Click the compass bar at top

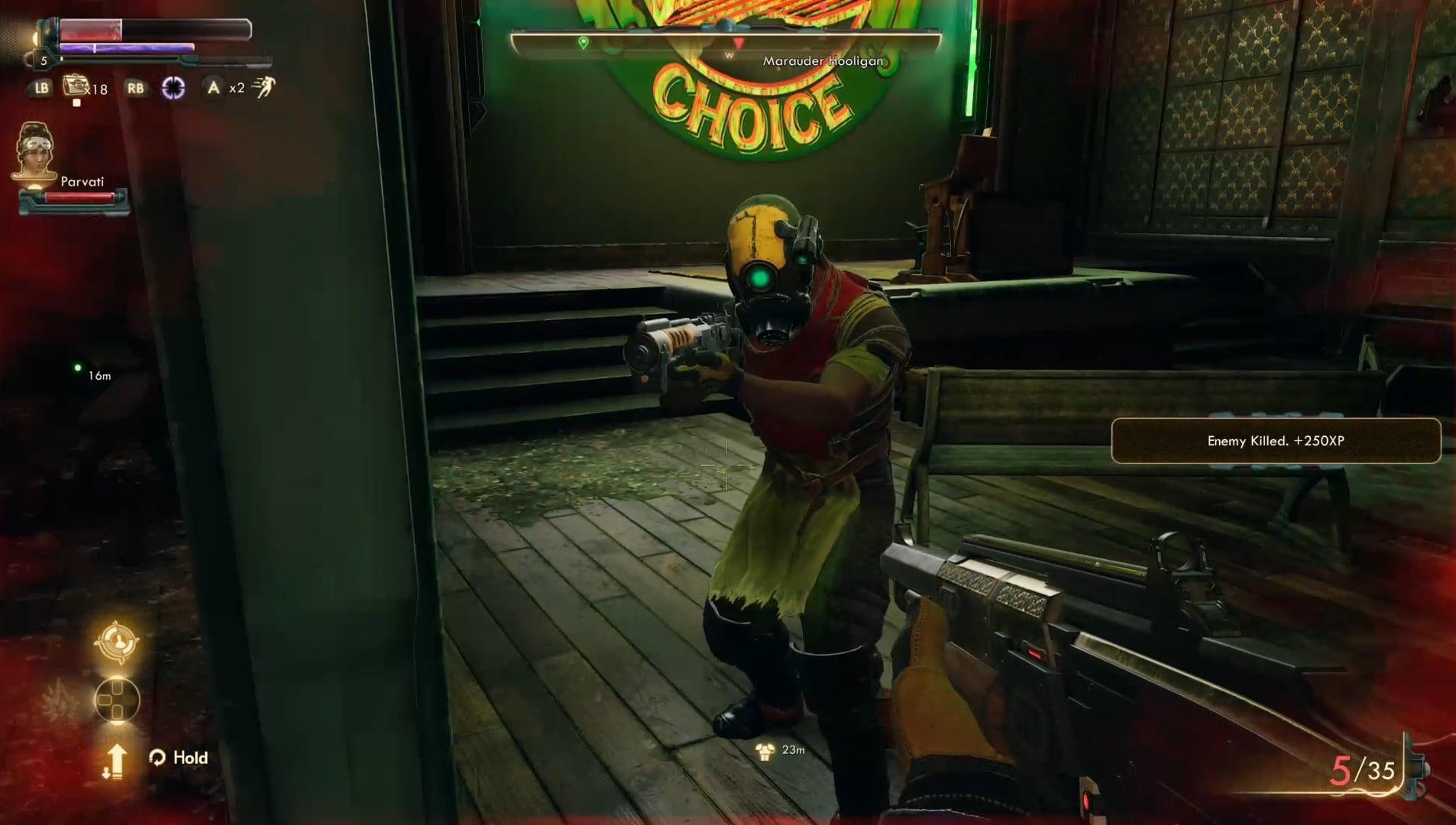(x=725, y=44)
